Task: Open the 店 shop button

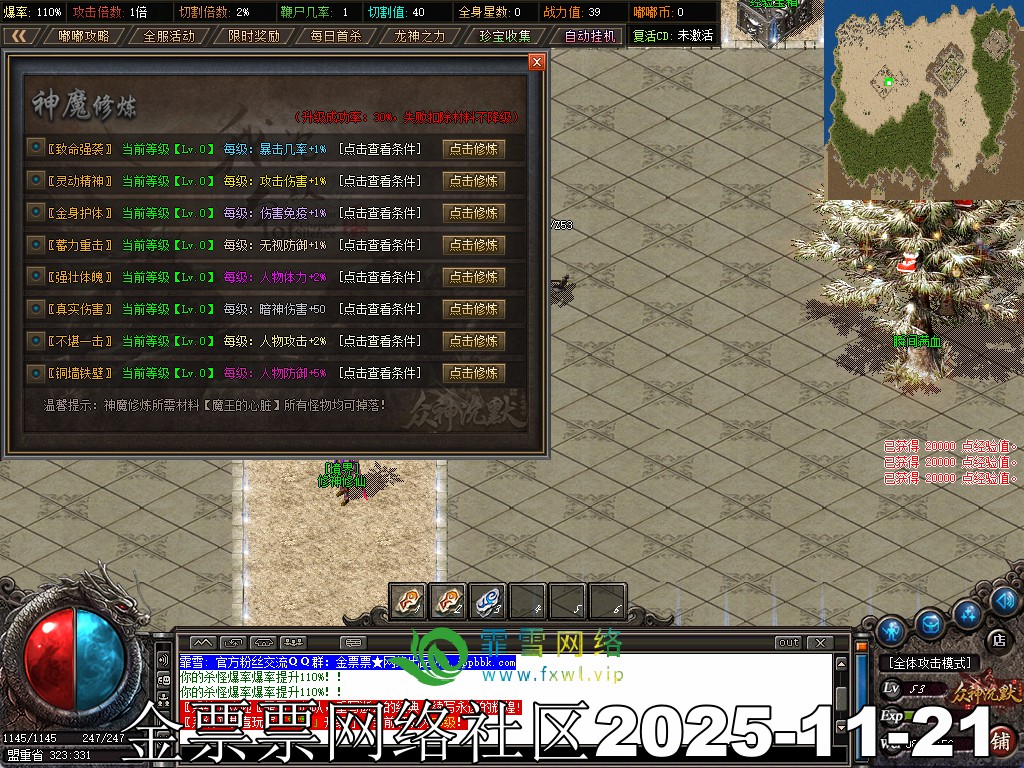Action: point(997,639)
